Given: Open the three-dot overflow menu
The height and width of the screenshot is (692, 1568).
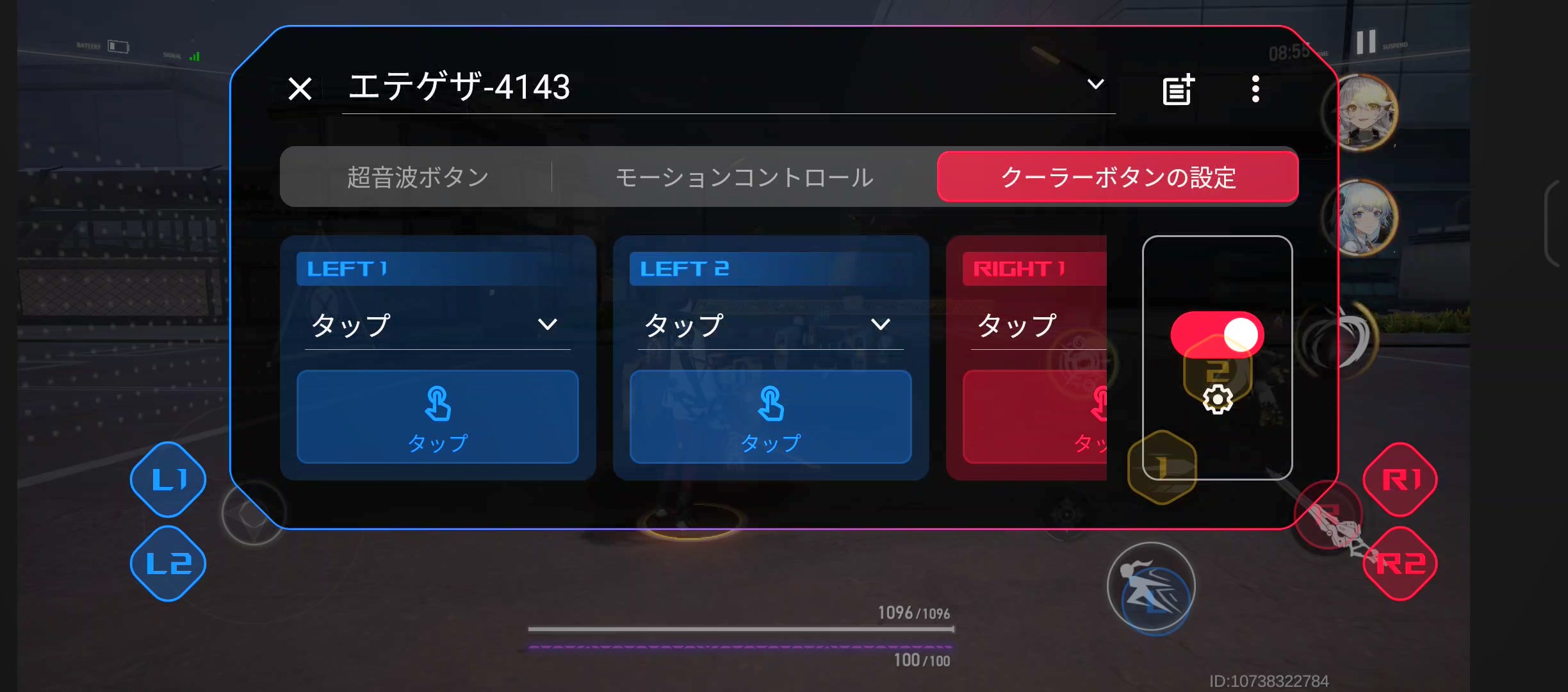Looking at the screenshot, I should [x=1255, y=89].
